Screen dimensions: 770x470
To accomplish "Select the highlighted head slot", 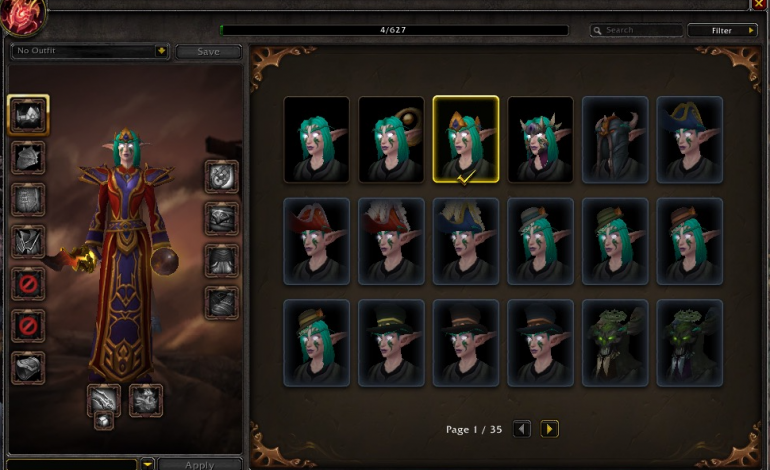I will tap(28, 116).
